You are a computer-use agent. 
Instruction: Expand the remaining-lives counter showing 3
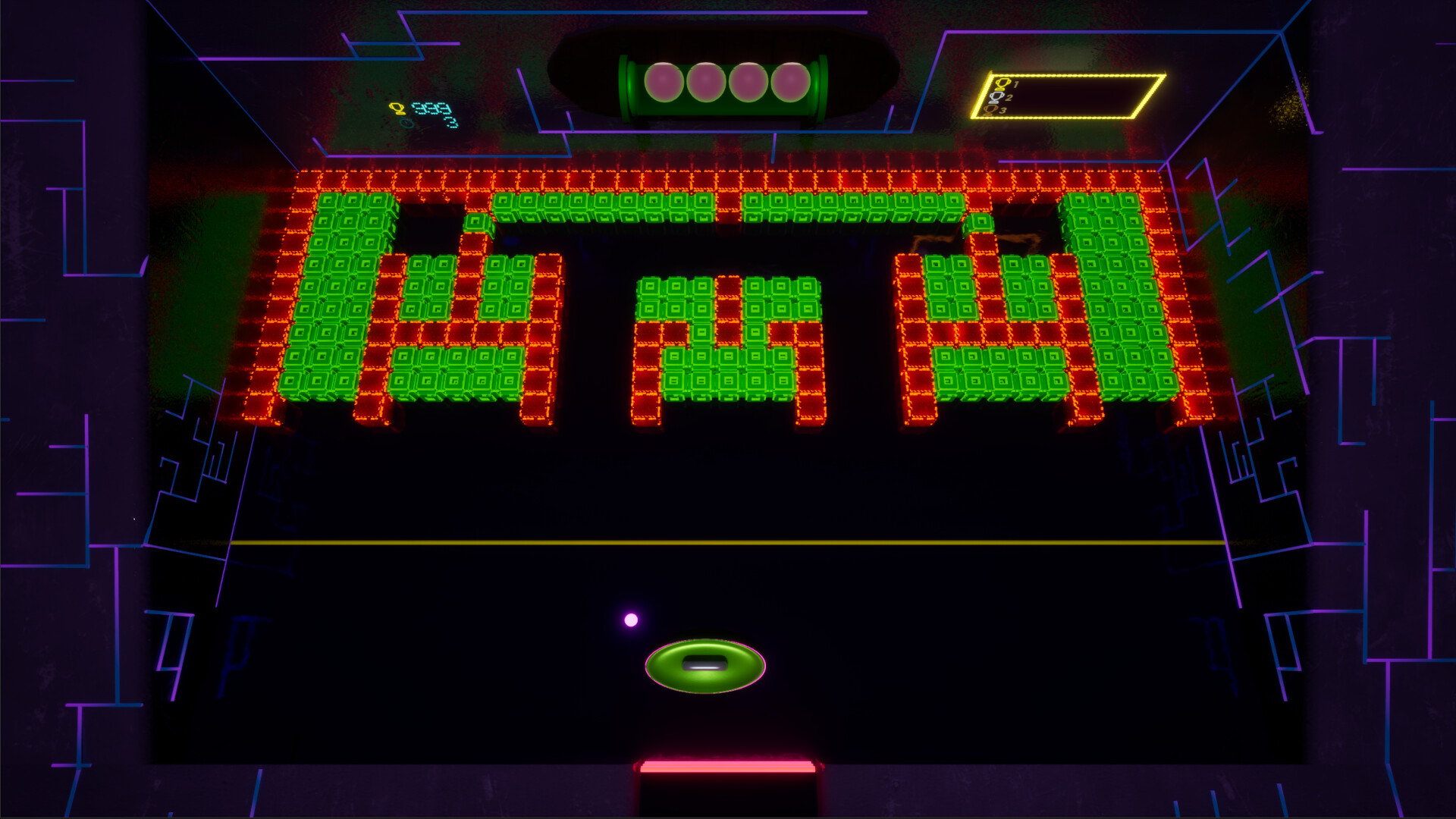pyautogui.click(x=451, y=122)
